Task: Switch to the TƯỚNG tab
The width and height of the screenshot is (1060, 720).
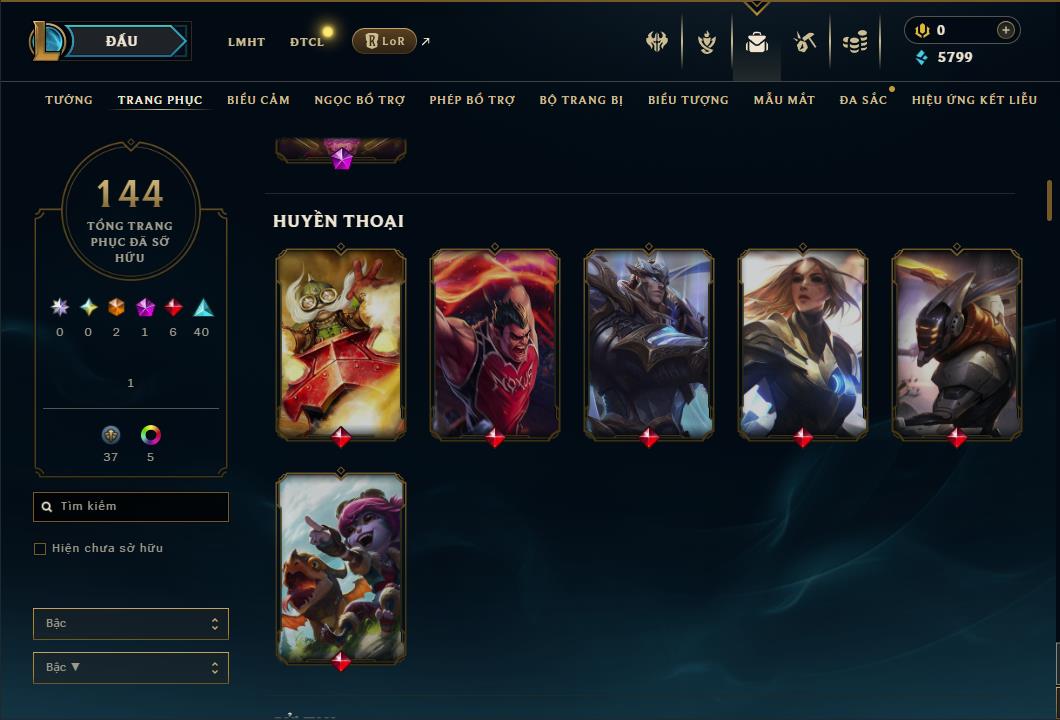Action: tap(69, 100)
